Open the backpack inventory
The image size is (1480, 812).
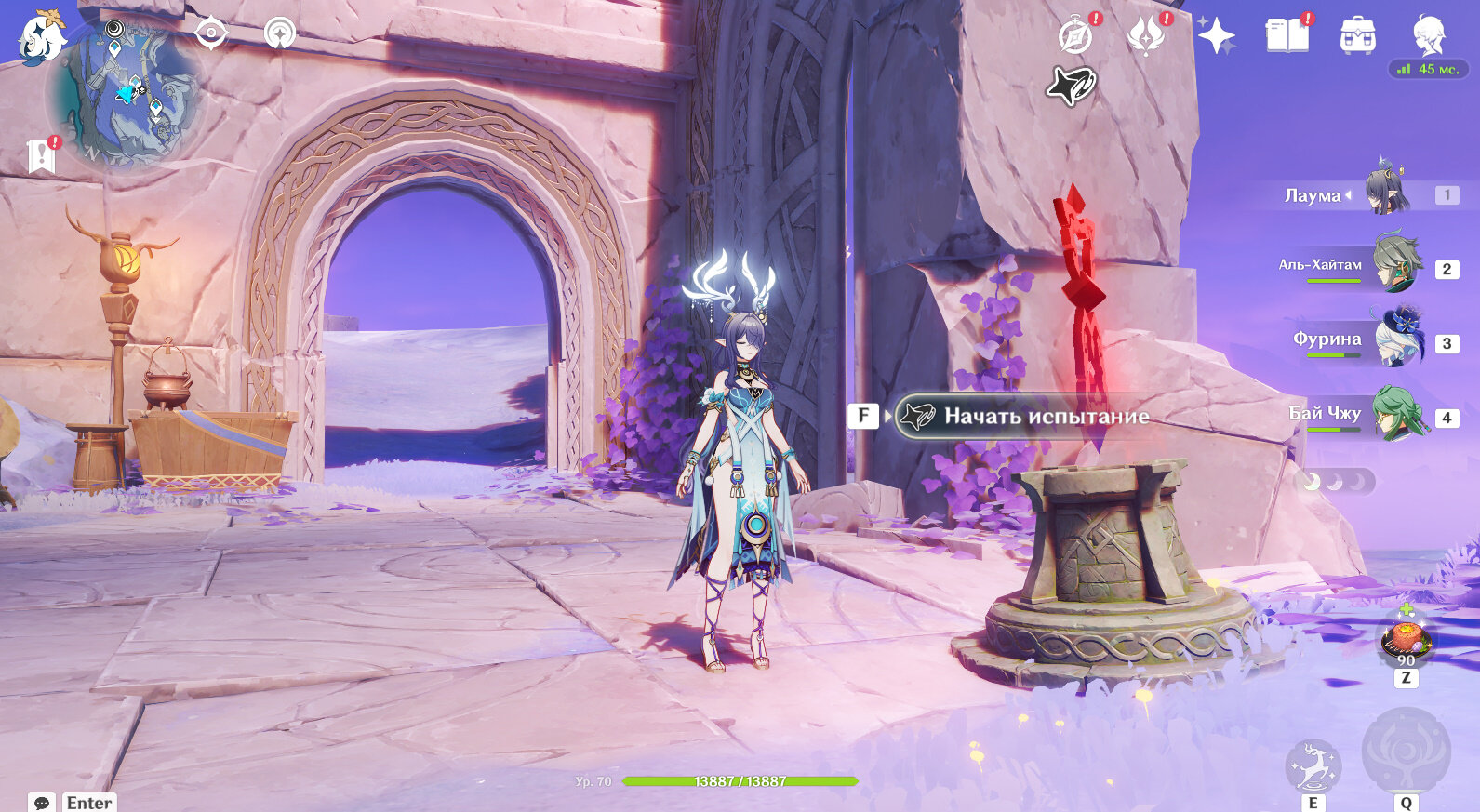(x=1357, y=36)
